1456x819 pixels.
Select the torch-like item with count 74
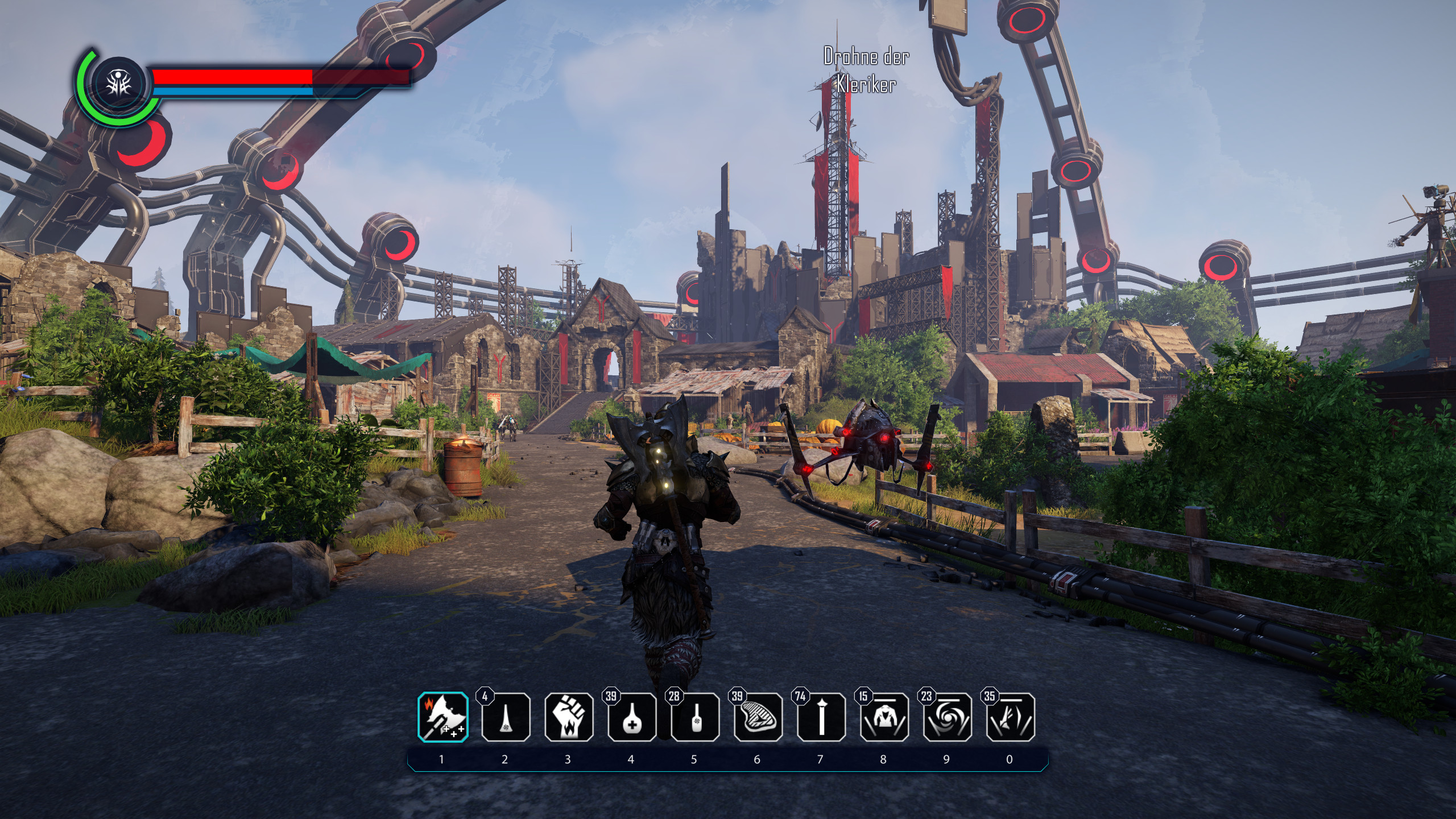tap(821, 717)
